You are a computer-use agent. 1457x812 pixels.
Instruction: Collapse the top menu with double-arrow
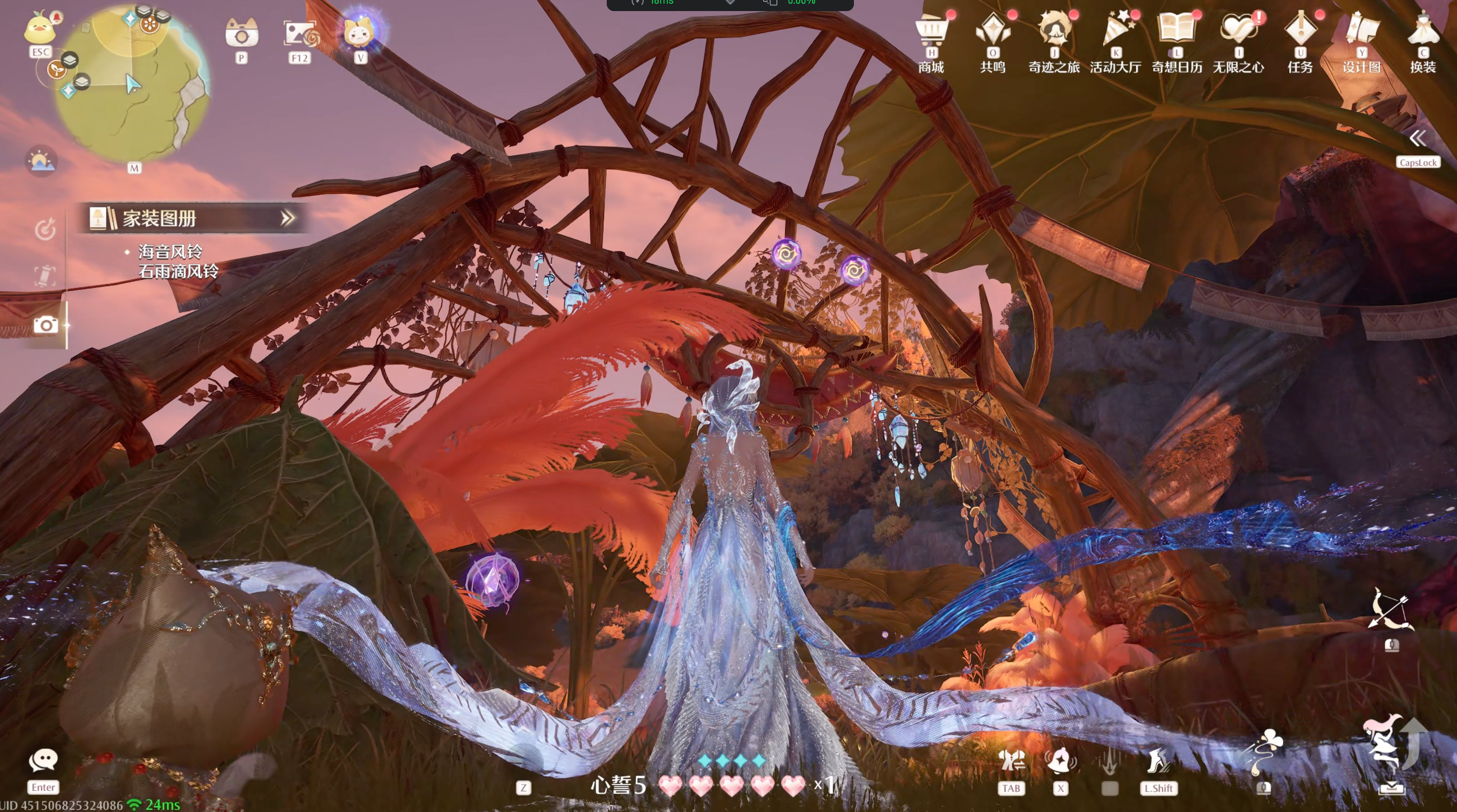coord(1418,139)
